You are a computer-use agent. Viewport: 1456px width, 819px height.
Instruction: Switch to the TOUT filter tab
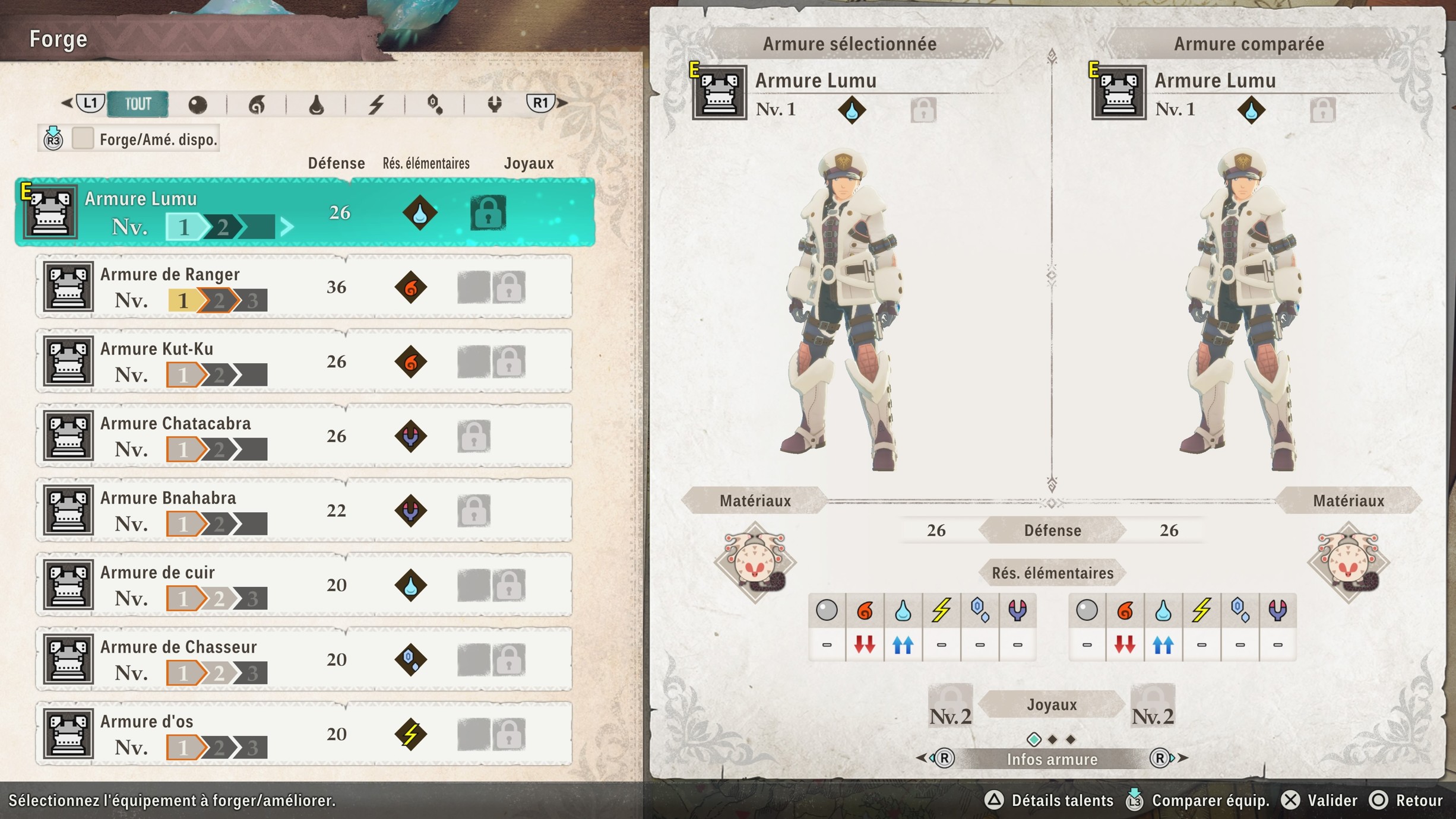pos(138,104)
